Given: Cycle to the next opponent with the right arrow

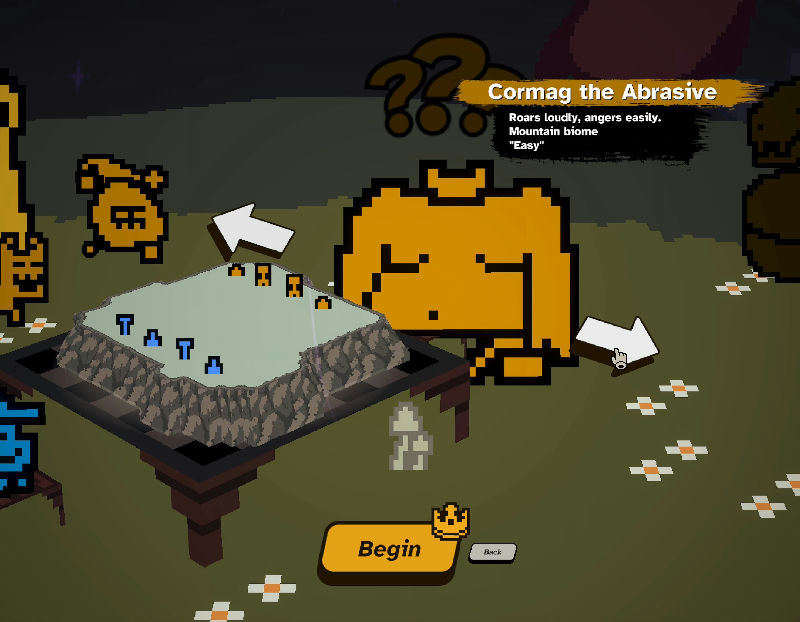Looking at the screenshot, I should [617, 341].
